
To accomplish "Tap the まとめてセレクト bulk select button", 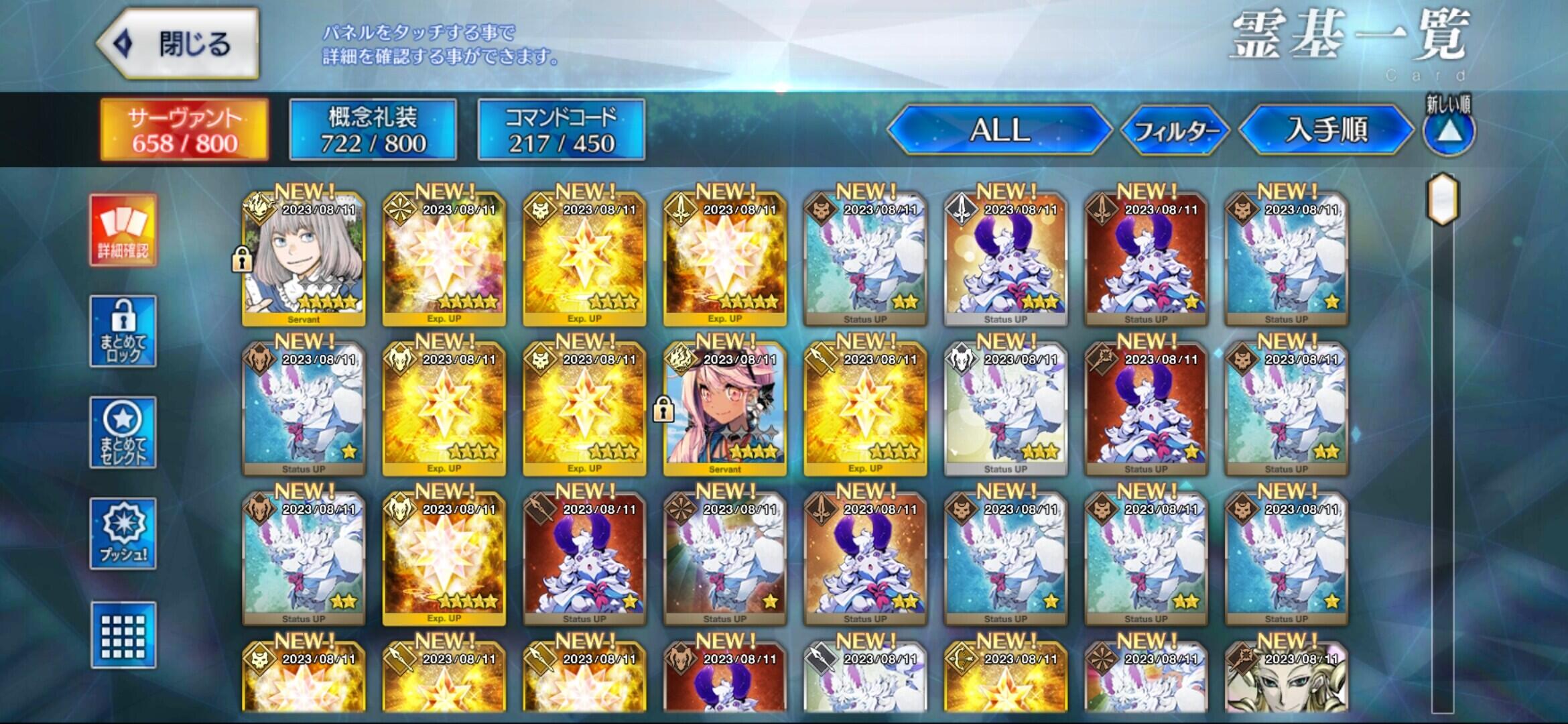I will (123, 432).
